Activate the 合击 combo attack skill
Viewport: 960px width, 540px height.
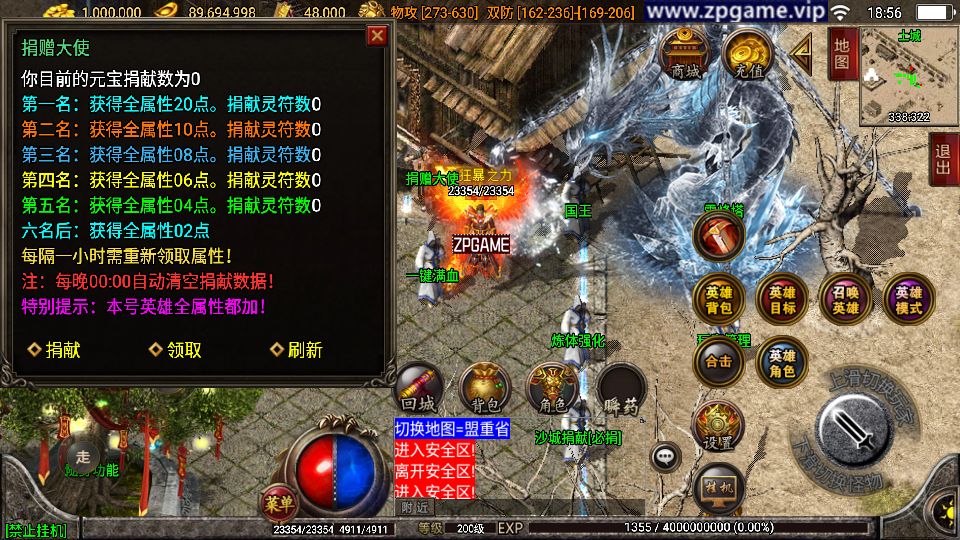[x=719, y=362]
